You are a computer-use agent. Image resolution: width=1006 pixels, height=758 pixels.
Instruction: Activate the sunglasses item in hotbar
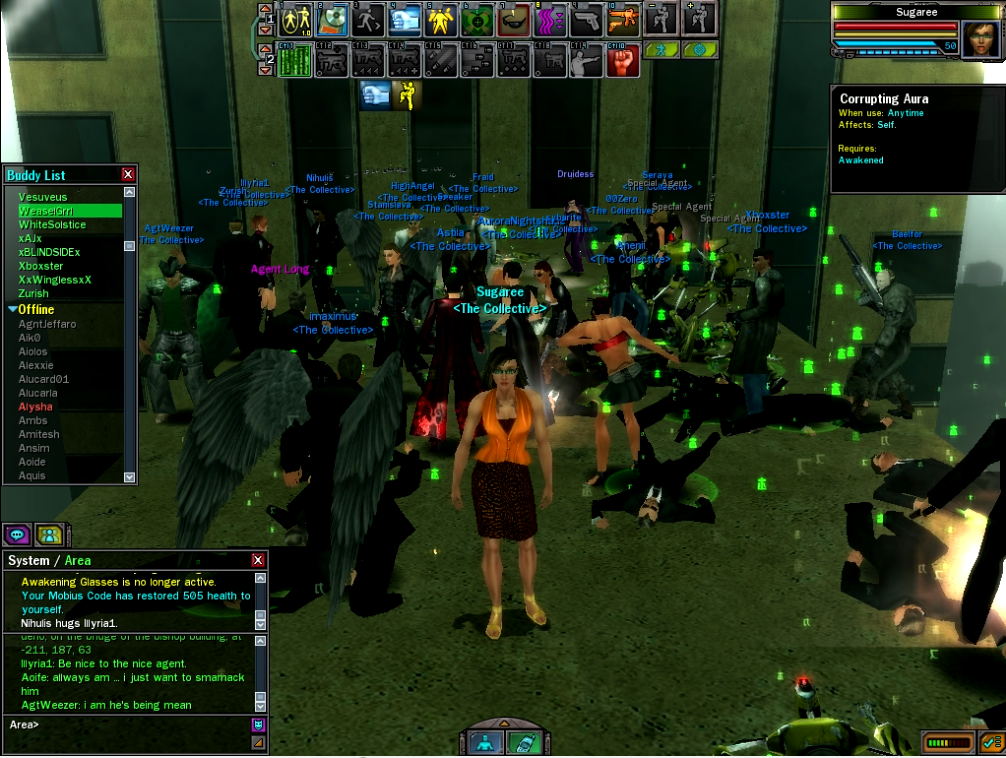click(514, 19)
